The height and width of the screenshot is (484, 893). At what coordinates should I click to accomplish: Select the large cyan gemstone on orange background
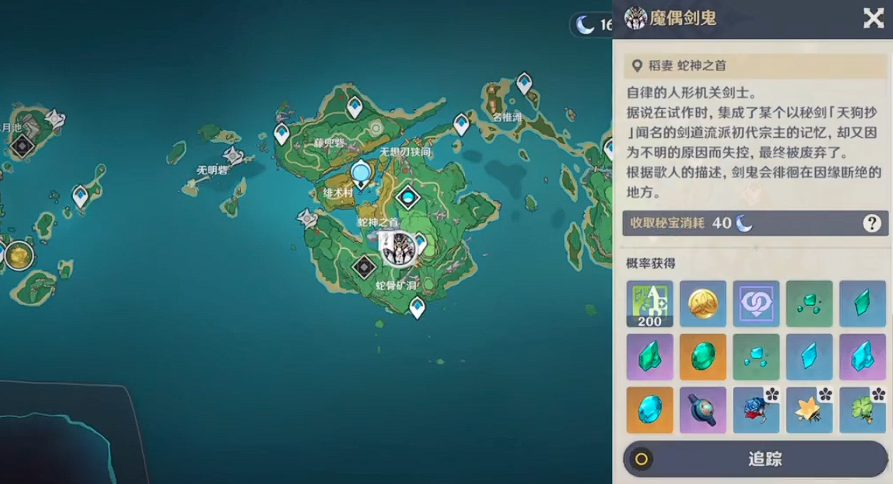pyautogui.click(x=649, y=410)
